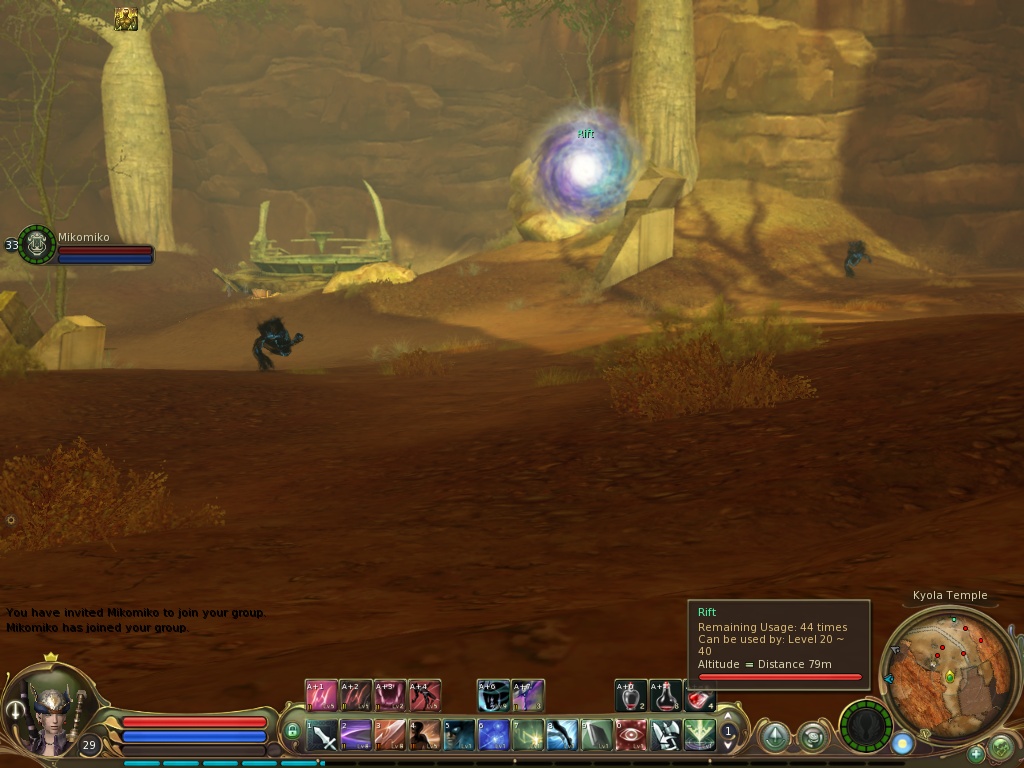The image size is (1024, 768).
Task: Click the quickbar page number switcher
Action: tap(729, 732)
